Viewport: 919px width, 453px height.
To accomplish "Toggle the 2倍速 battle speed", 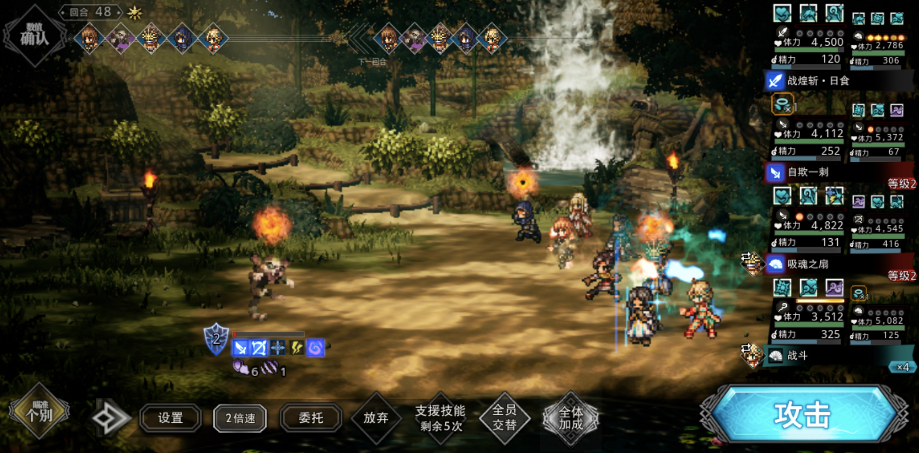I will (240, 418).
